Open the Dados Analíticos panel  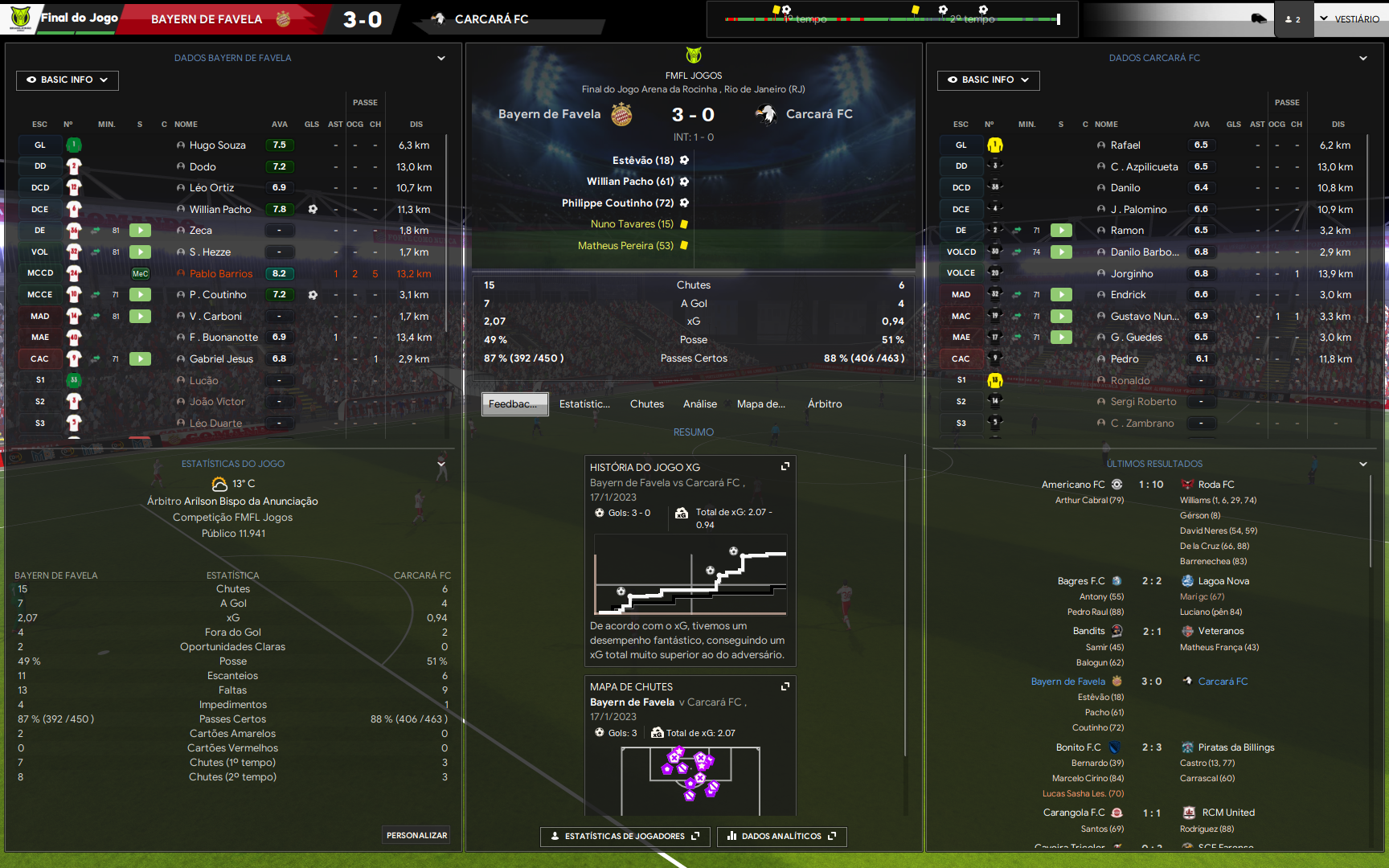[x=781, y=837]
